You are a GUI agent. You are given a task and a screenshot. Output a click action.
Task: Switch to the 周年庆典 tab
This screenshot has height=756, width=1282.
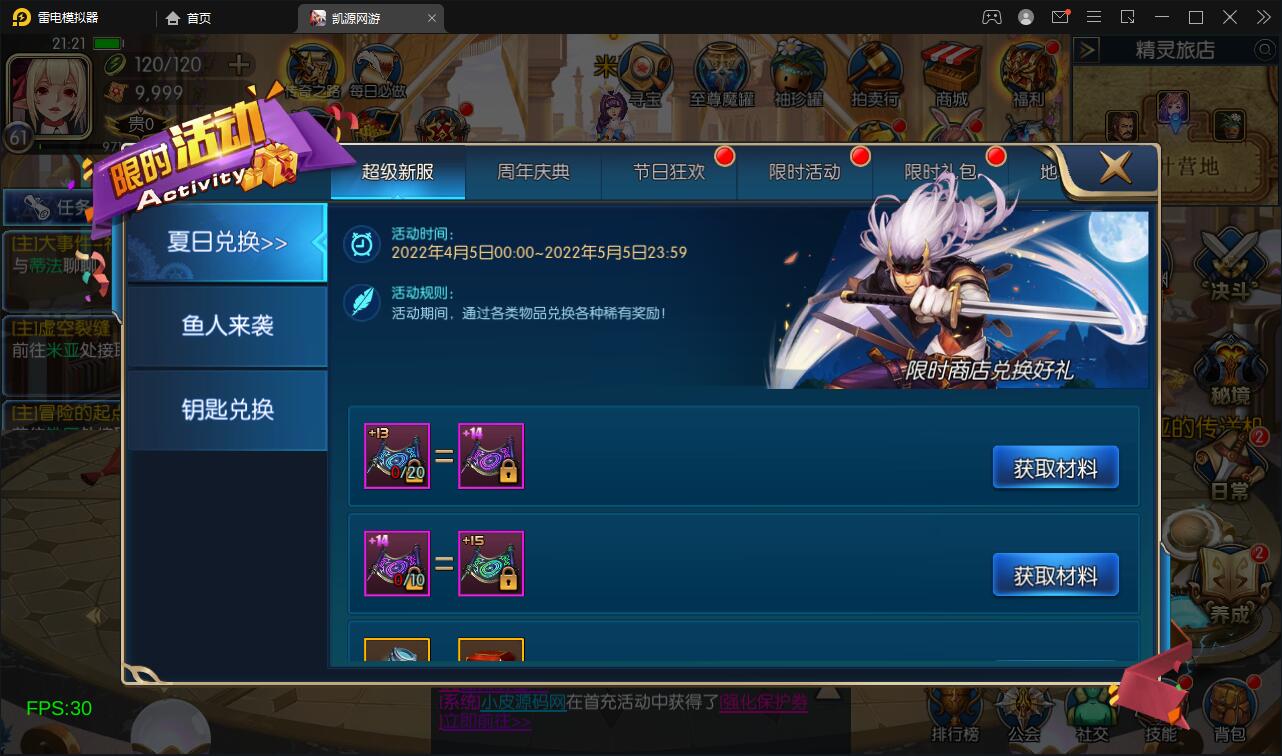point(532,171)
